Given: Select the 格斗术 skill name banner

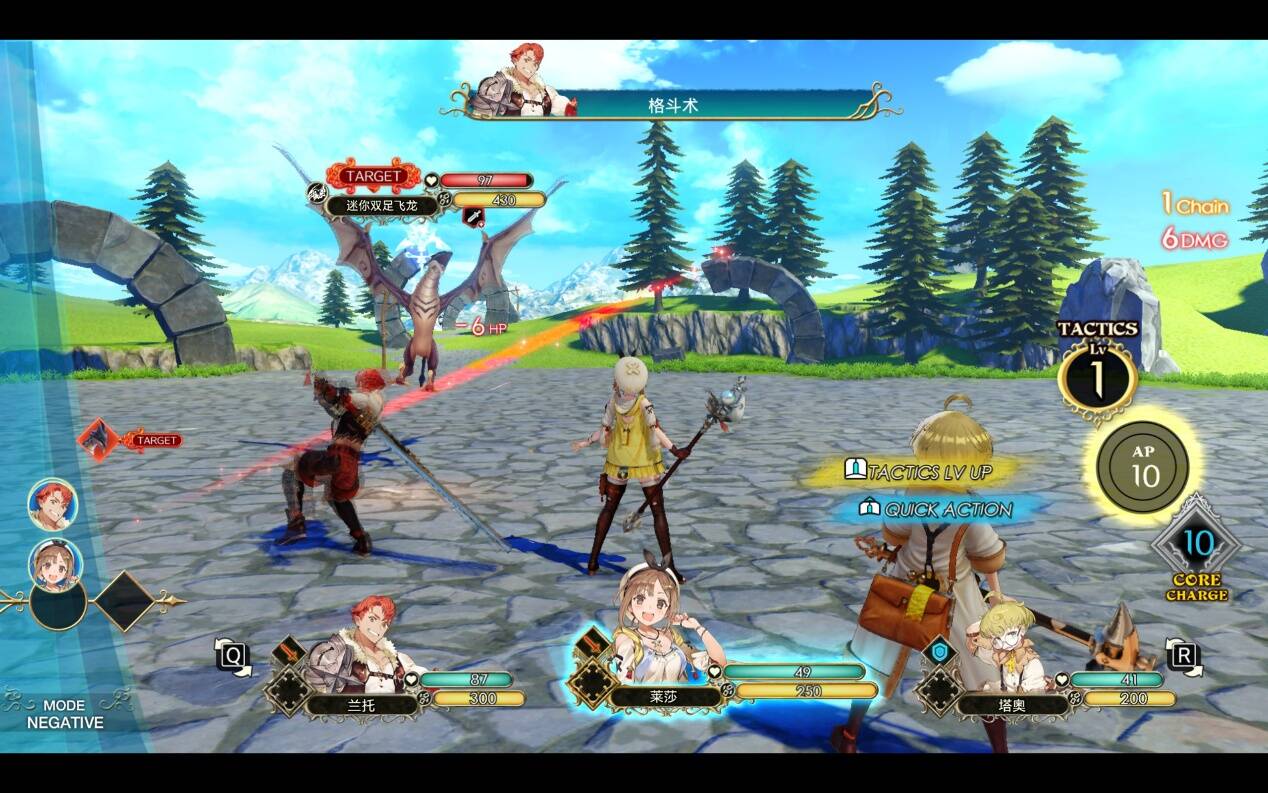Looking at the screenshot, I should click(672, 105).
